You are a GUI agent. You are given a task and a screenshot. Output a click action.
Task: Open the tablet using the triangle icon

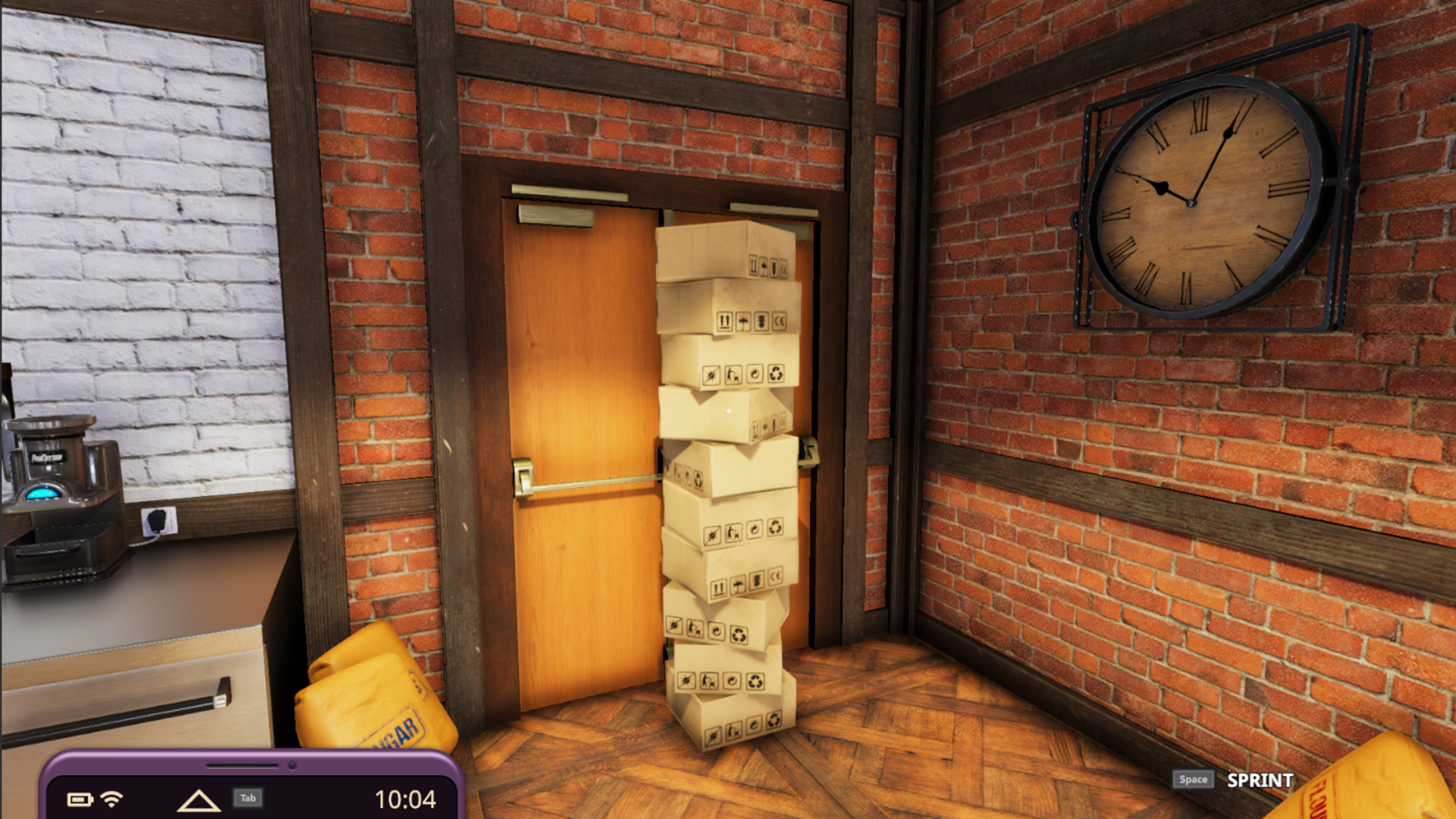pyautogui.click(x=198, y=800)
